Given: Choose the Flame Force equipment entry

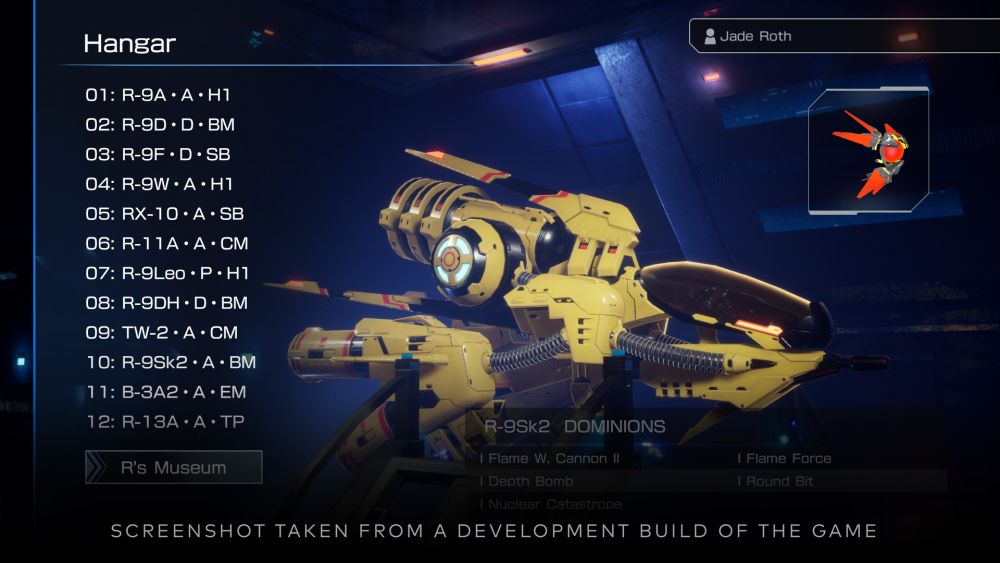Looking at the screenshot, I should [785, 458].
